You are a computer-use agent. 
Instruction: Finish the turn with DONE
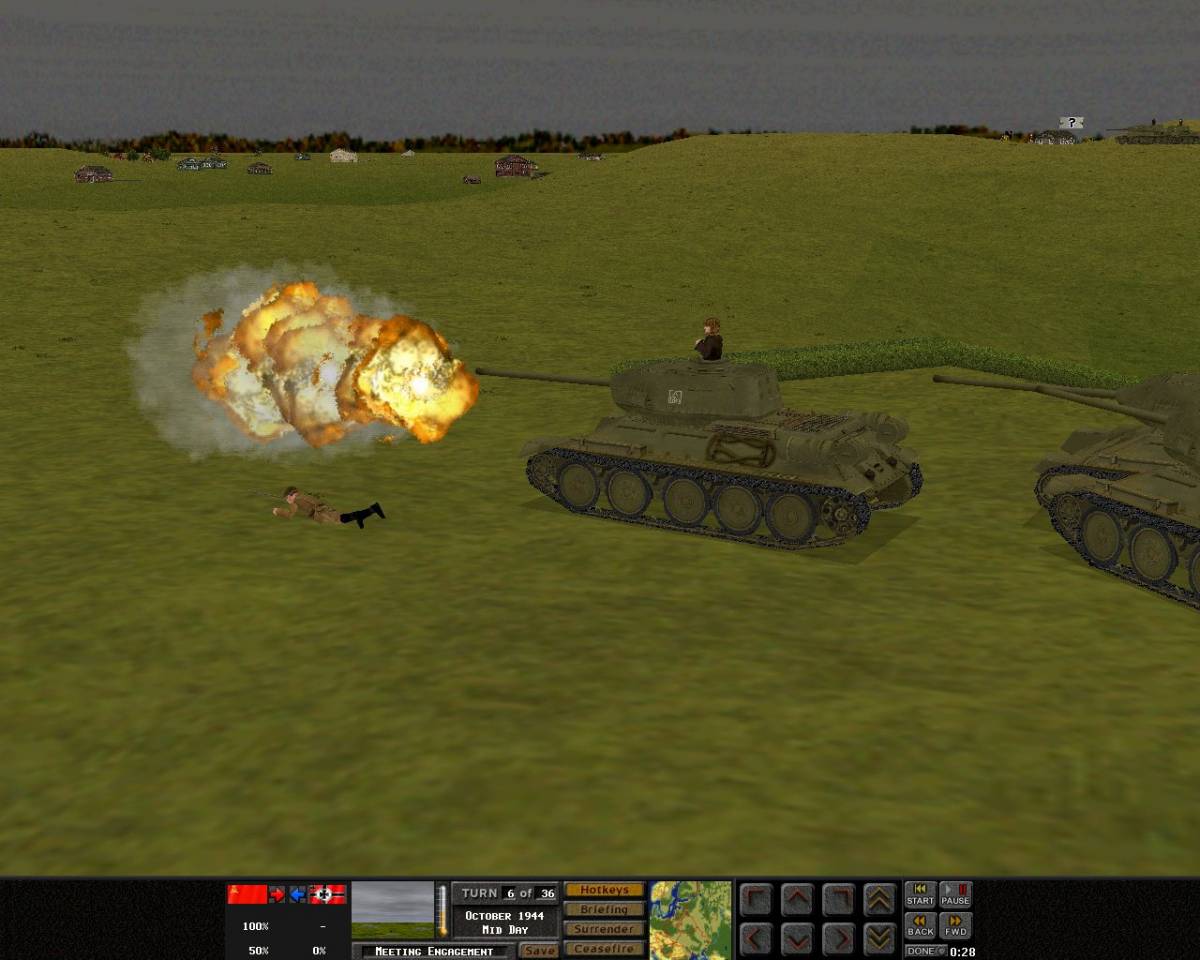925,951
